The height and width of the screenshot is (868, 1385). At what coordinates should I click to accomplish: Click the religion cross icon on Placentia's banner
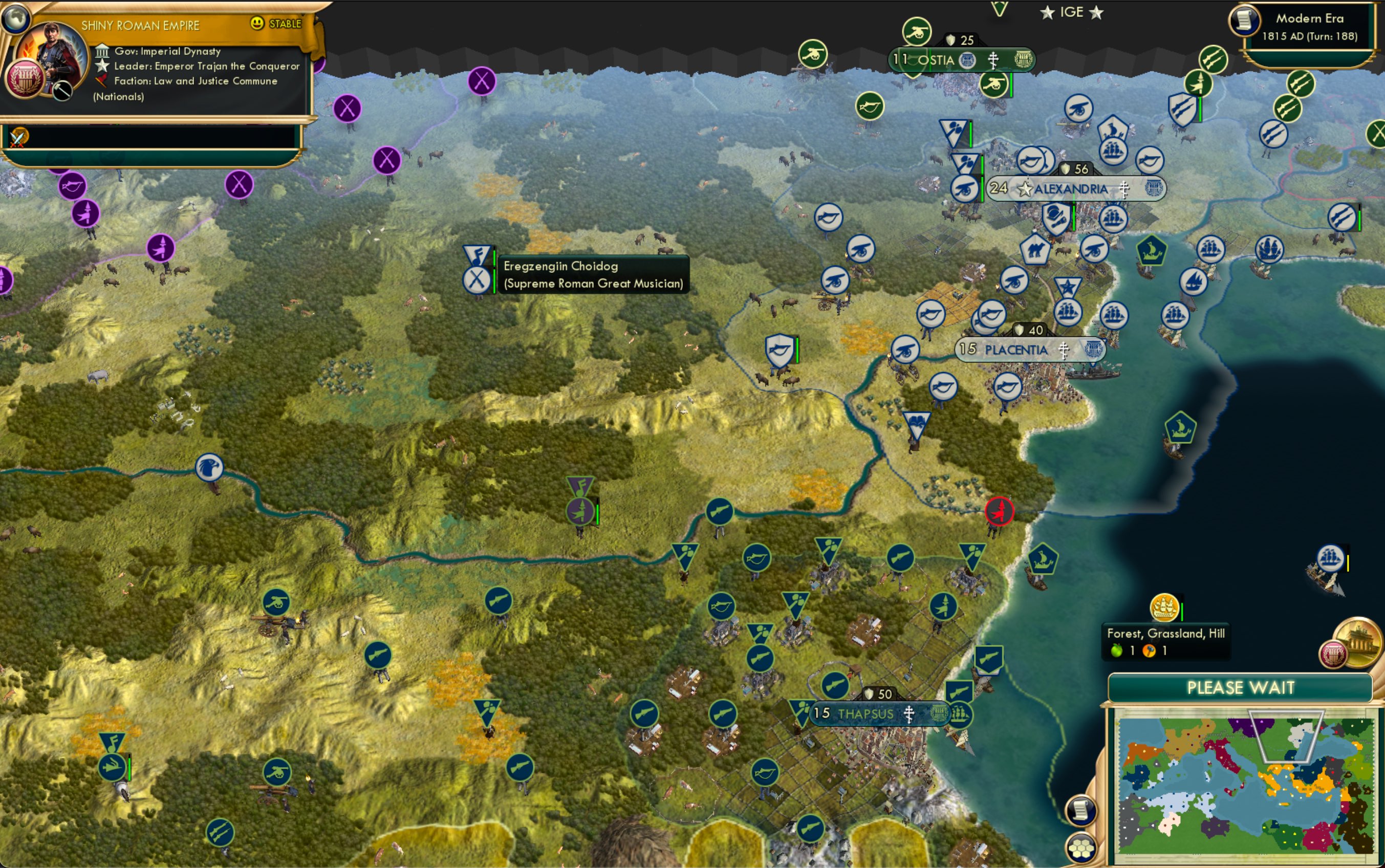tap(1065, 351)
